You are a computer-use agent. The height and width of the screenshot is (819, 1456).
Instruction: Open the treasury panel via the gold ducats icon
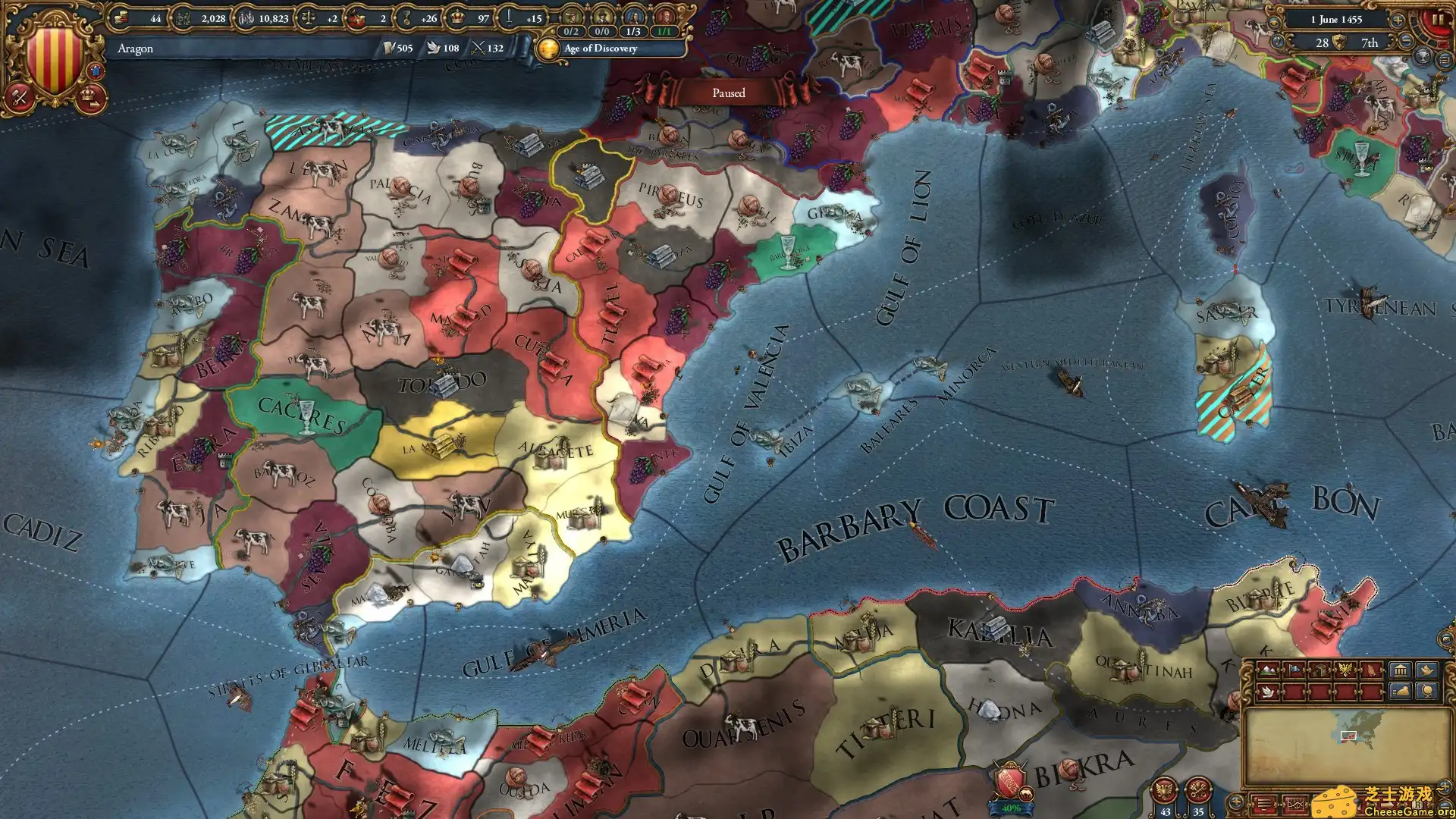121,18
